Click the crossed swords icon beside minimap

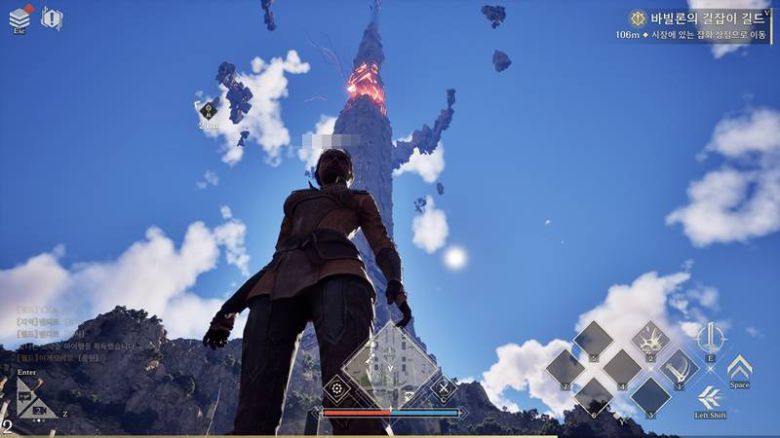pos(443,388)
